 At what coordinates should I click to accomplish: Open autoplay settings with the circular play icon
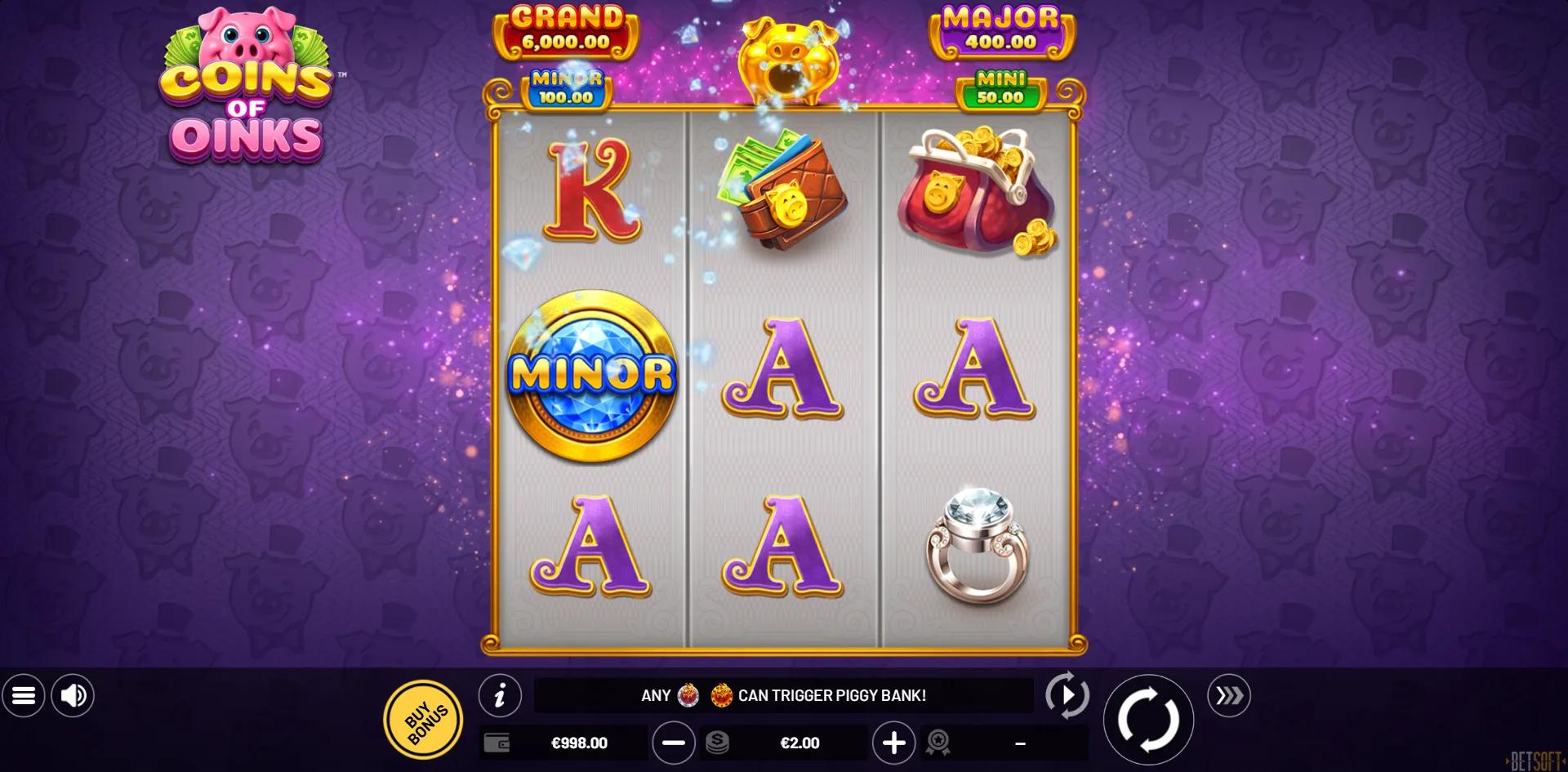[1068, 696]
